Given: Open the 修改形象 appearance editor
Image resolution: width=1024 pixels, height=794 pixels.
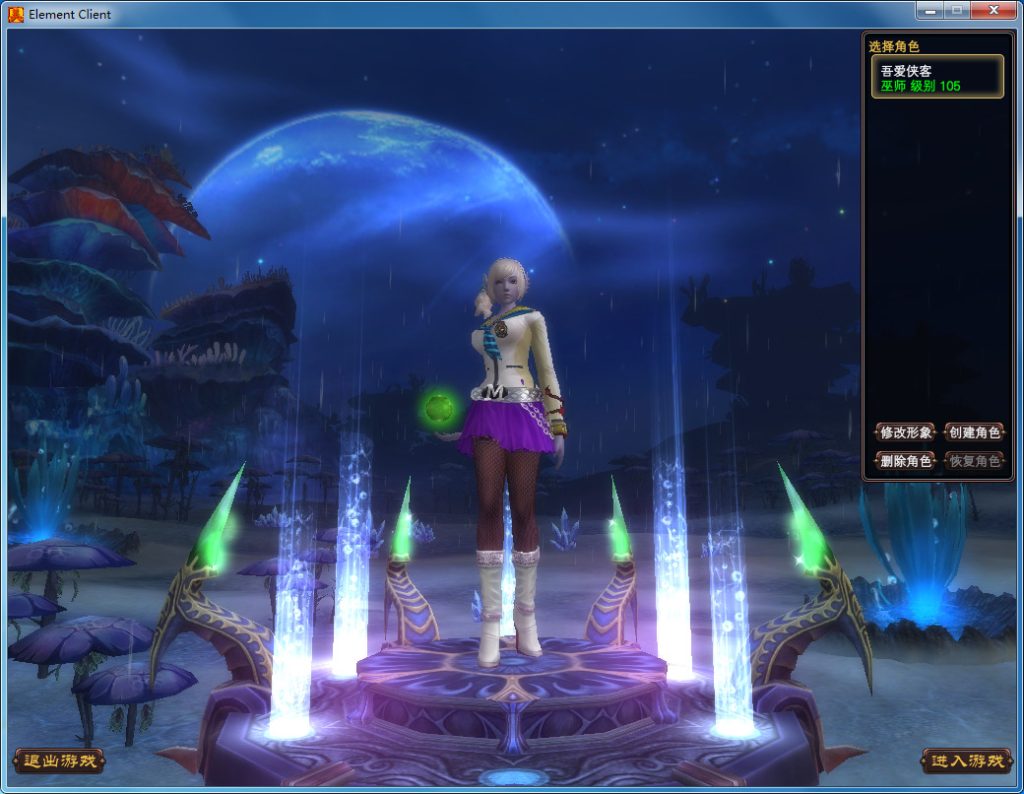Looking at the screenshot, I should 905,432.
